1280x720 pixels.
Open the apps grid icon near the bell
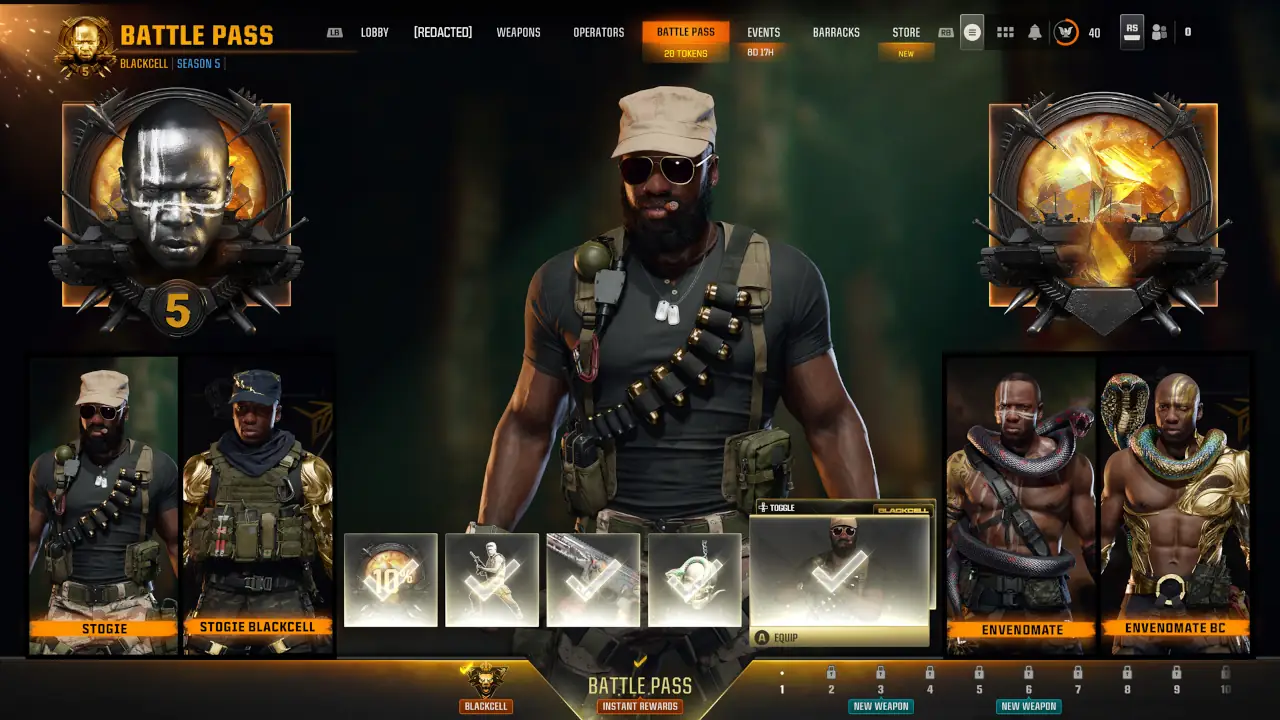pos(1005,32)
